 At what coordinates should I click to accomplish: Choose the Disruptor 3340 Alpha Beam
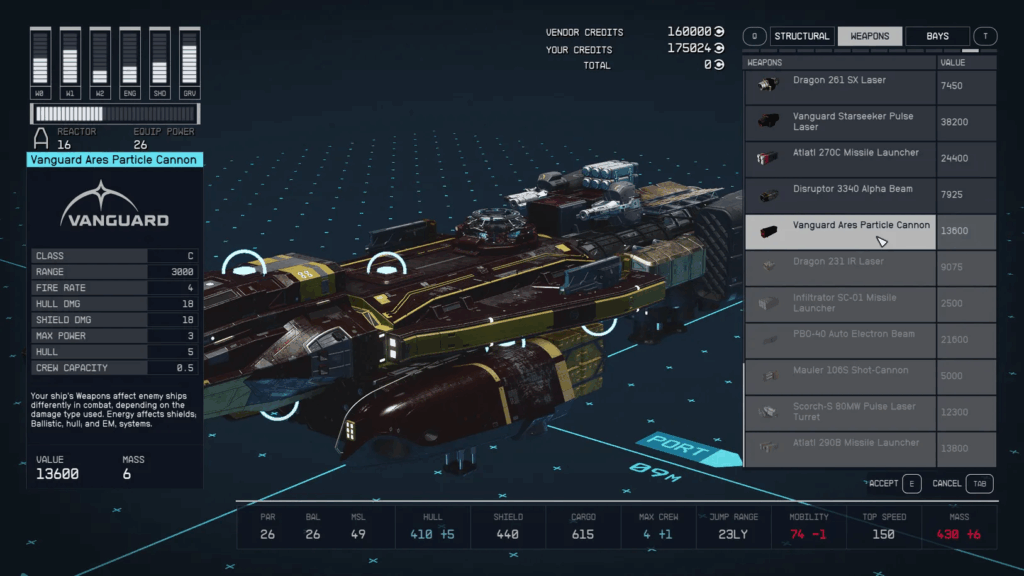pyautogui.click(x=840, y=195)
